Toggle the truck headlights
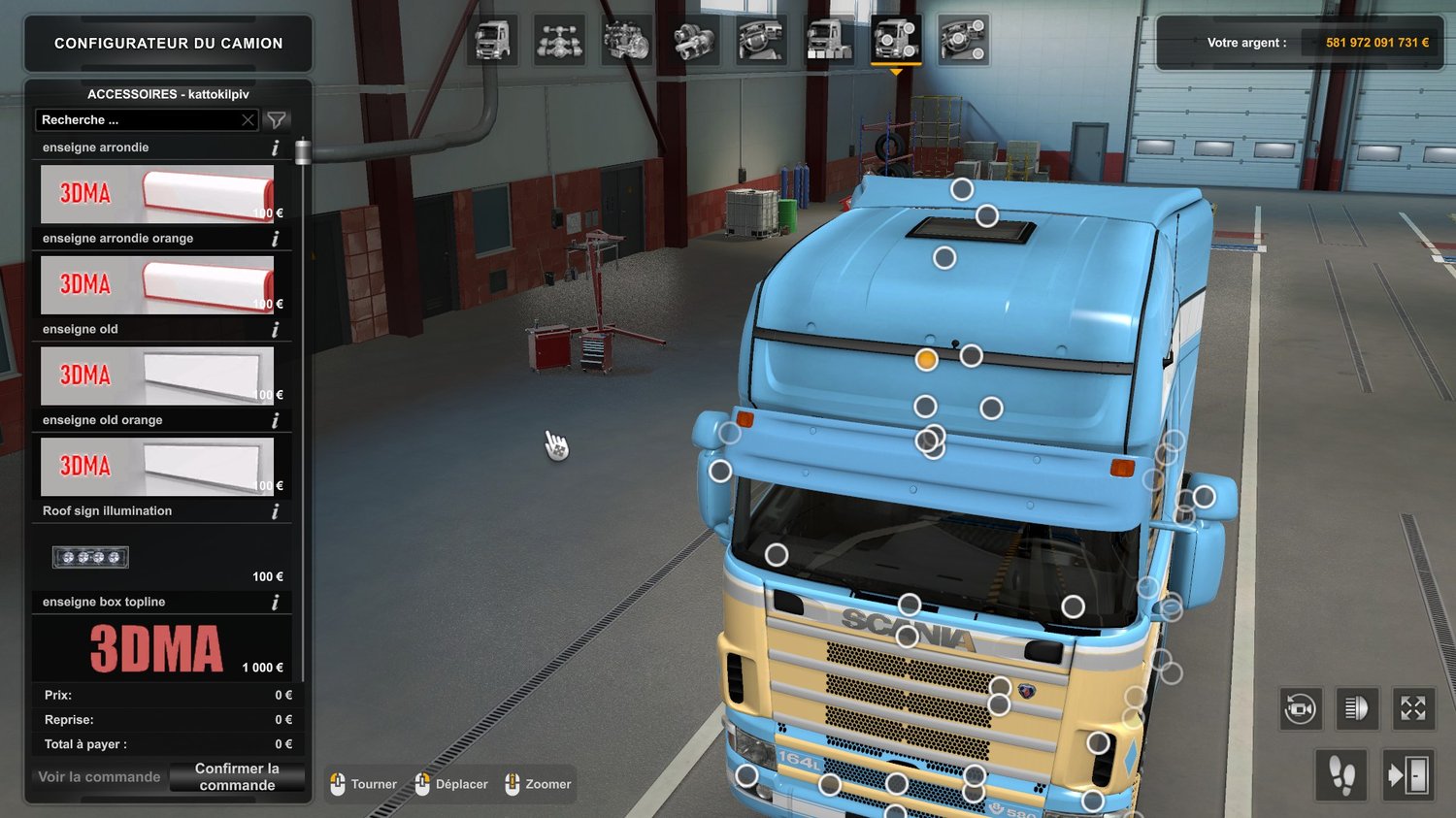The width and height of the screenshot is (1456, 818). click(x=1356, y=709)
